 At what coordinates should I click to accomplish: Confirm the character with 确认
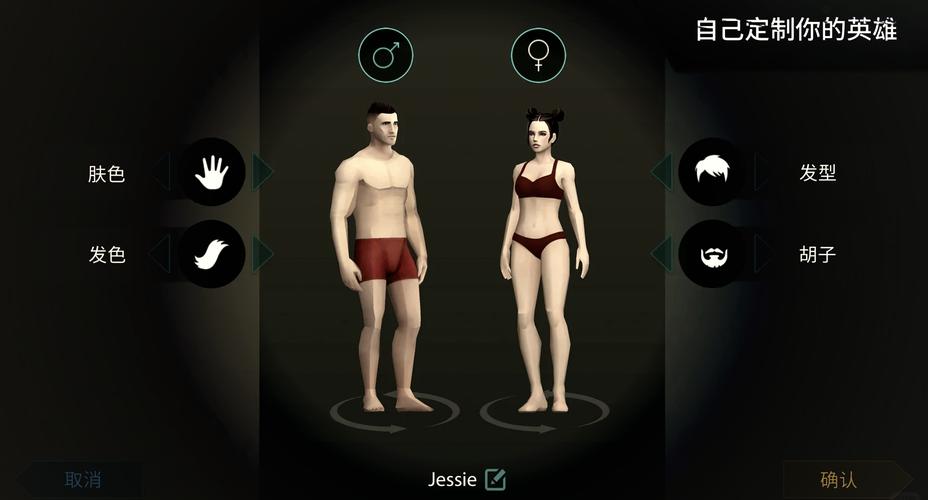coord(838,480)
